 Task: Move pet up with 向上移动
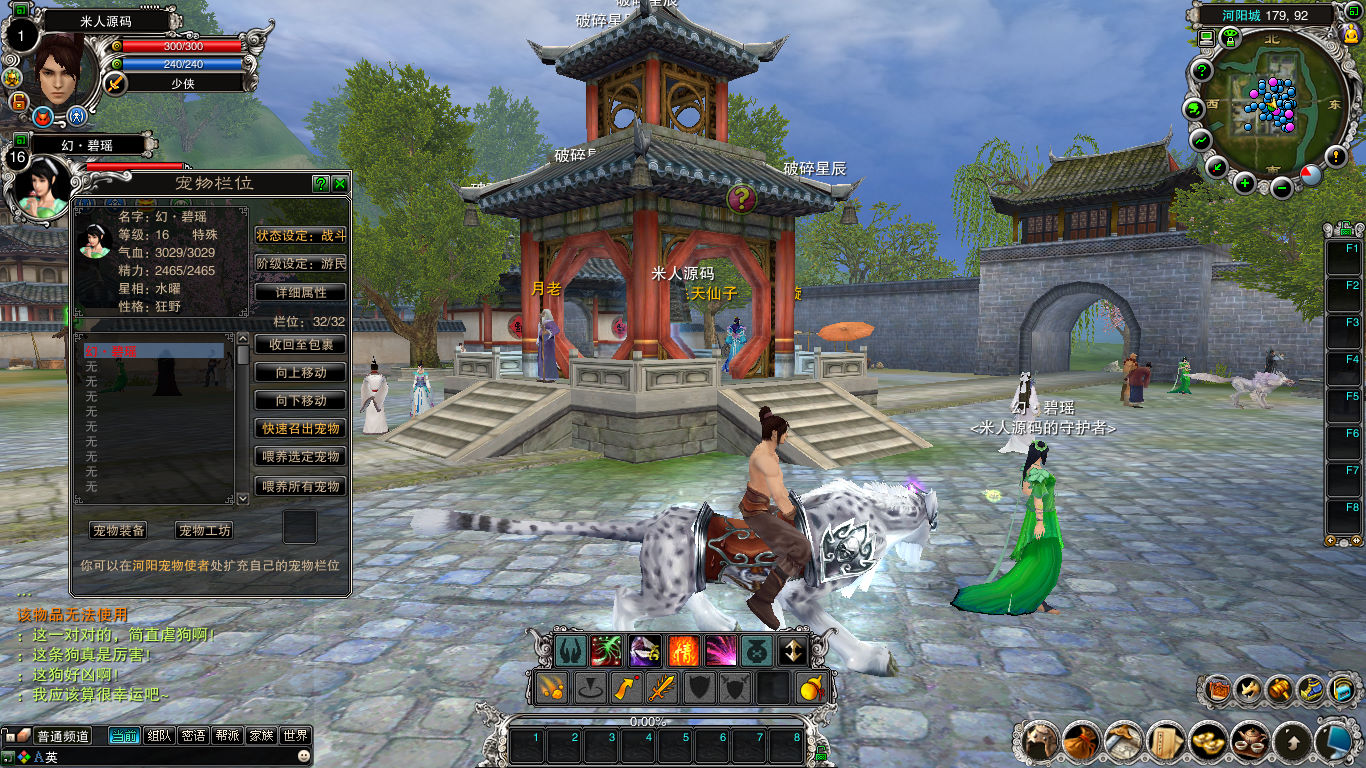(301, 372)
